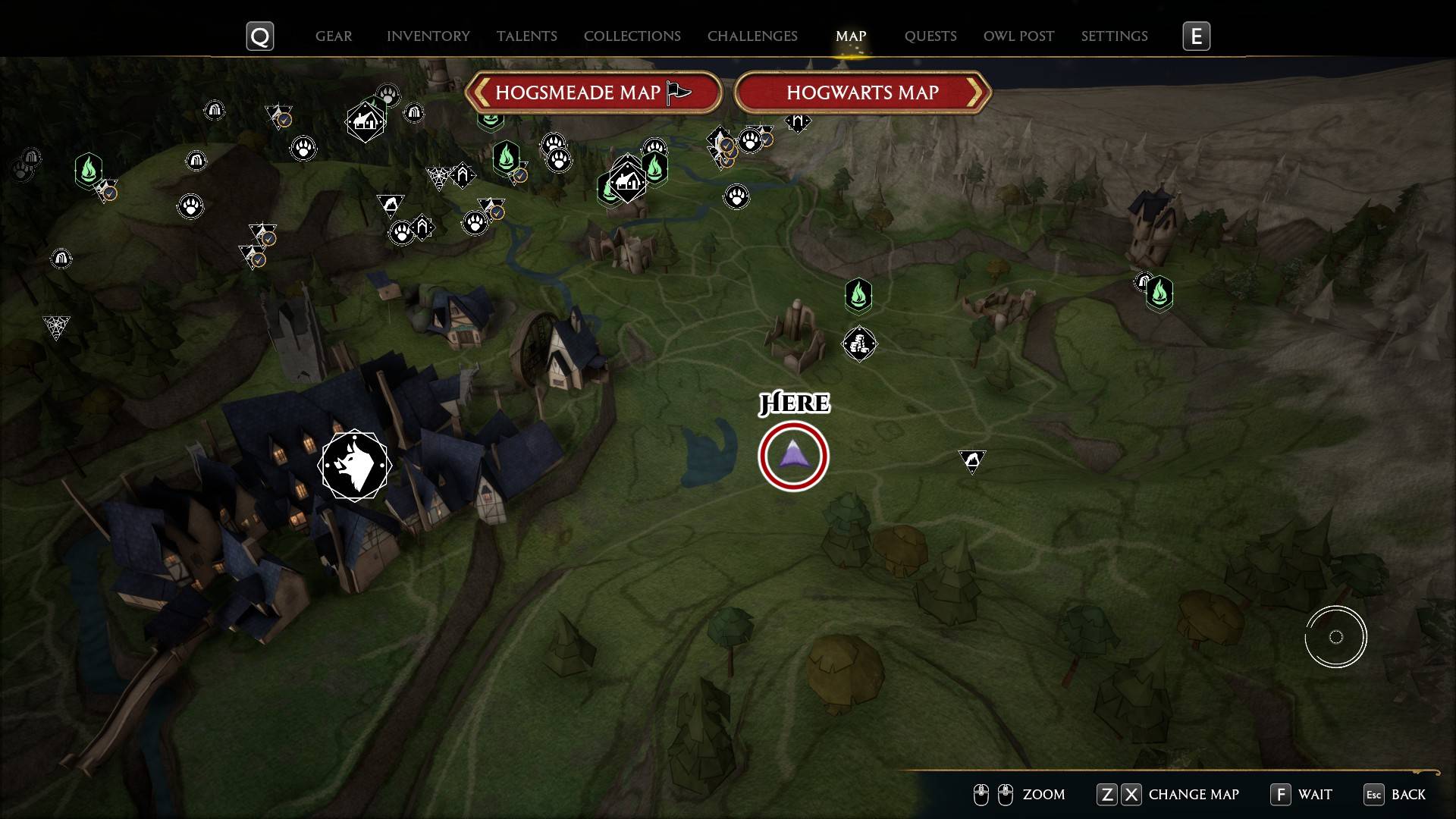Select the stone ruins landmark icon mid-map
The width and height of the screenshot is (1456, 819).
tap(860, 344)
